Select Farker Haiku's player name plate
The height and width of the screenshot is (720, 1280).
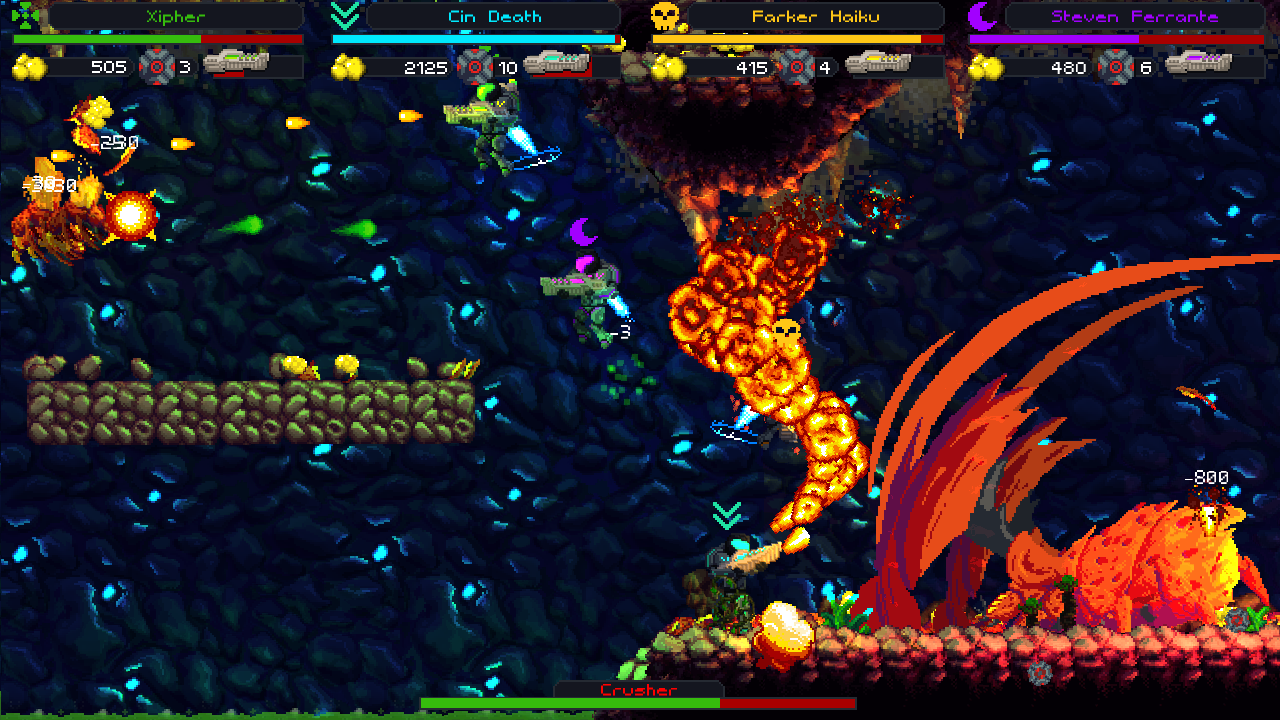pyautogui.click(x=813, y=16)
